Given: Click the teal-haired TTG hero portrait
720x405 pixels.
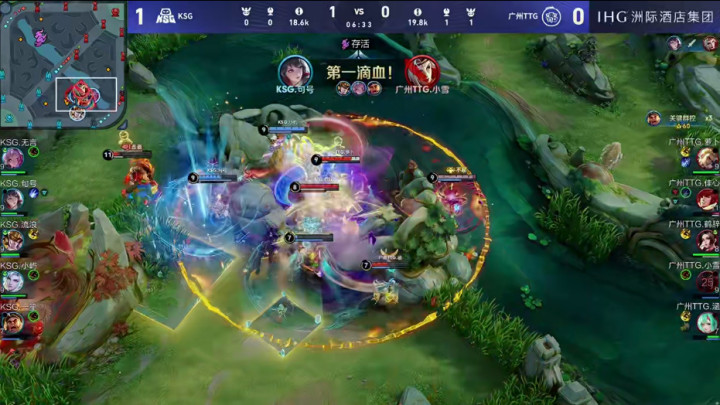Looking at the screenshot, I should tap(708, 322).
